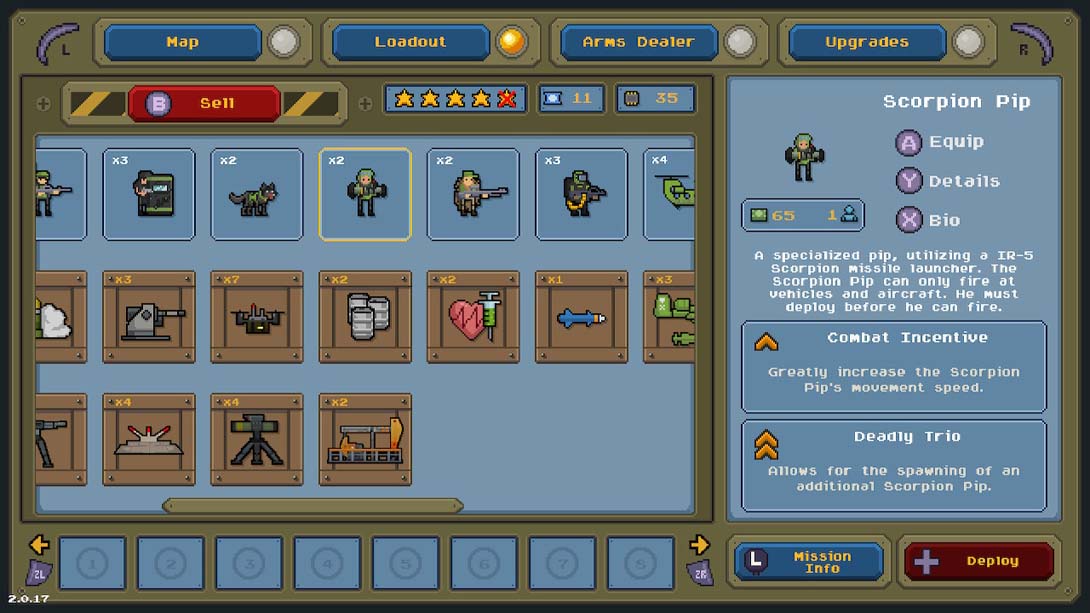The height and width of the screenshot is (613, 1090).
Task: Select the highlighted Scorpion Pip card
Action: click(365, 194)
